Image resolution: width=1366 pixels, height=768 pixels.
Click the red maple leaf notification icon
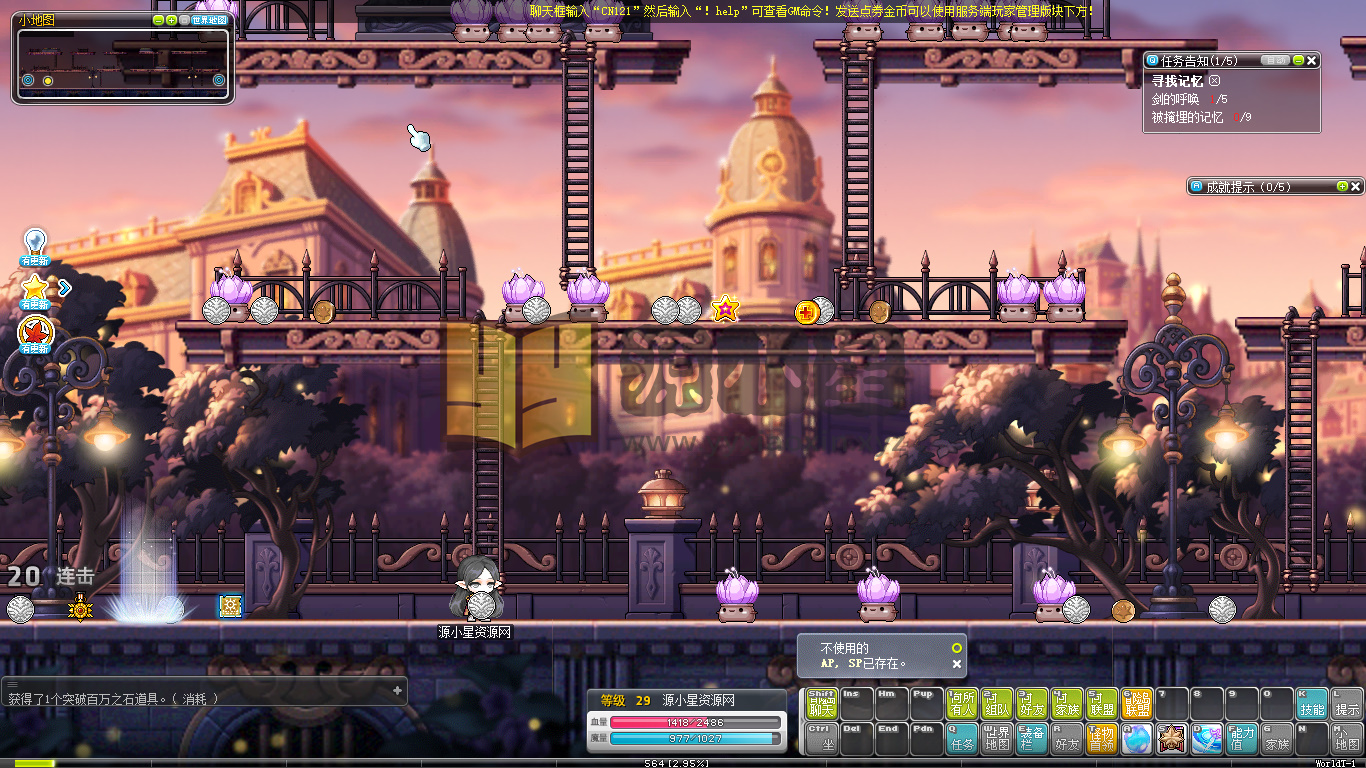point(35,332)
